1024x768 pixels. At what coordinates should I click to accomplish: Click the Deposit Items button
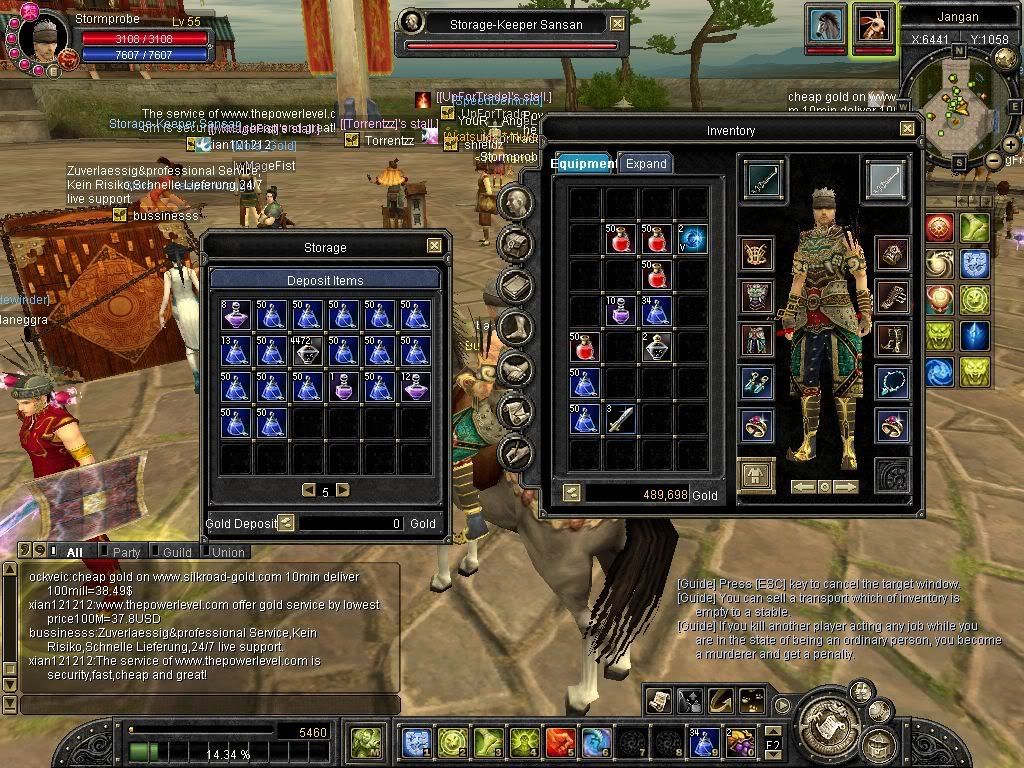325,280
